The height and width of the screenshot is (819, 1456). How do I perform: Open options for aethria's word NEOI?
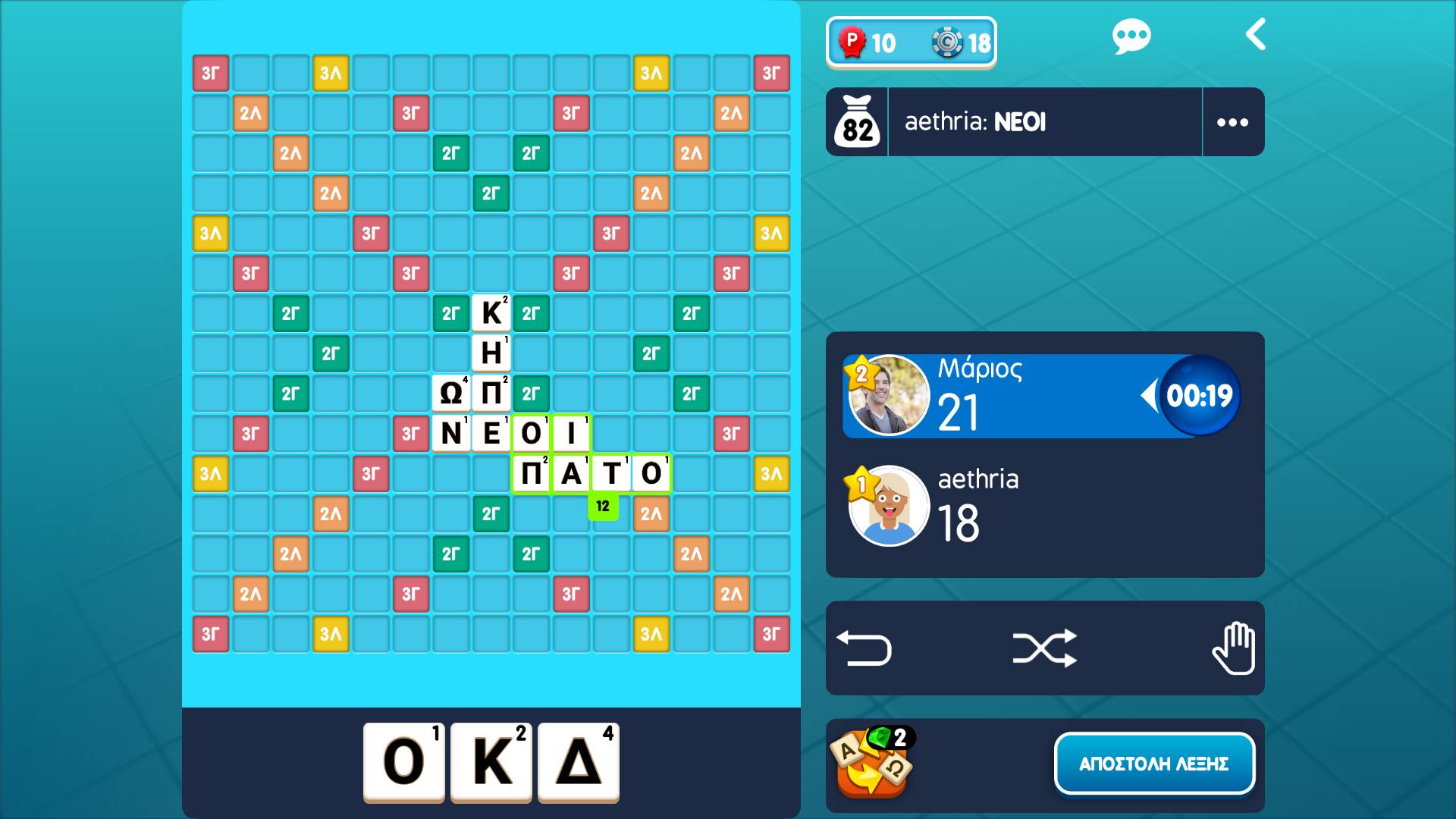pyautogui.click(x=1232, y=121)
